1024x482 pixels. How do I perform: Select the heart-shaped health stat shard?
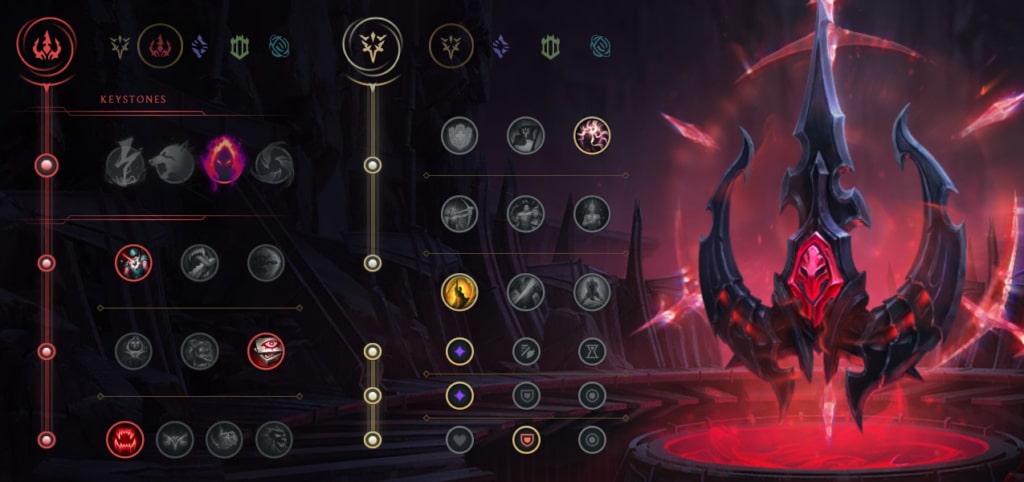pyautogui.click(x=459, y=439)
